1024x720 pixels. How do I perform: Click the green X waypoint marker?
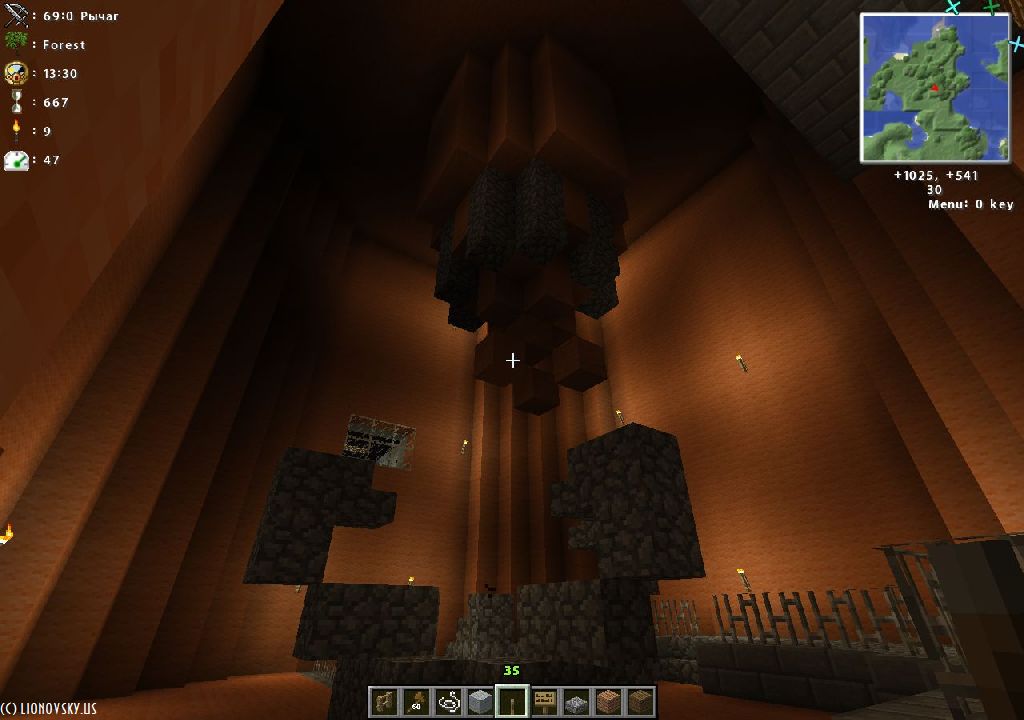(x=991, y=8)
